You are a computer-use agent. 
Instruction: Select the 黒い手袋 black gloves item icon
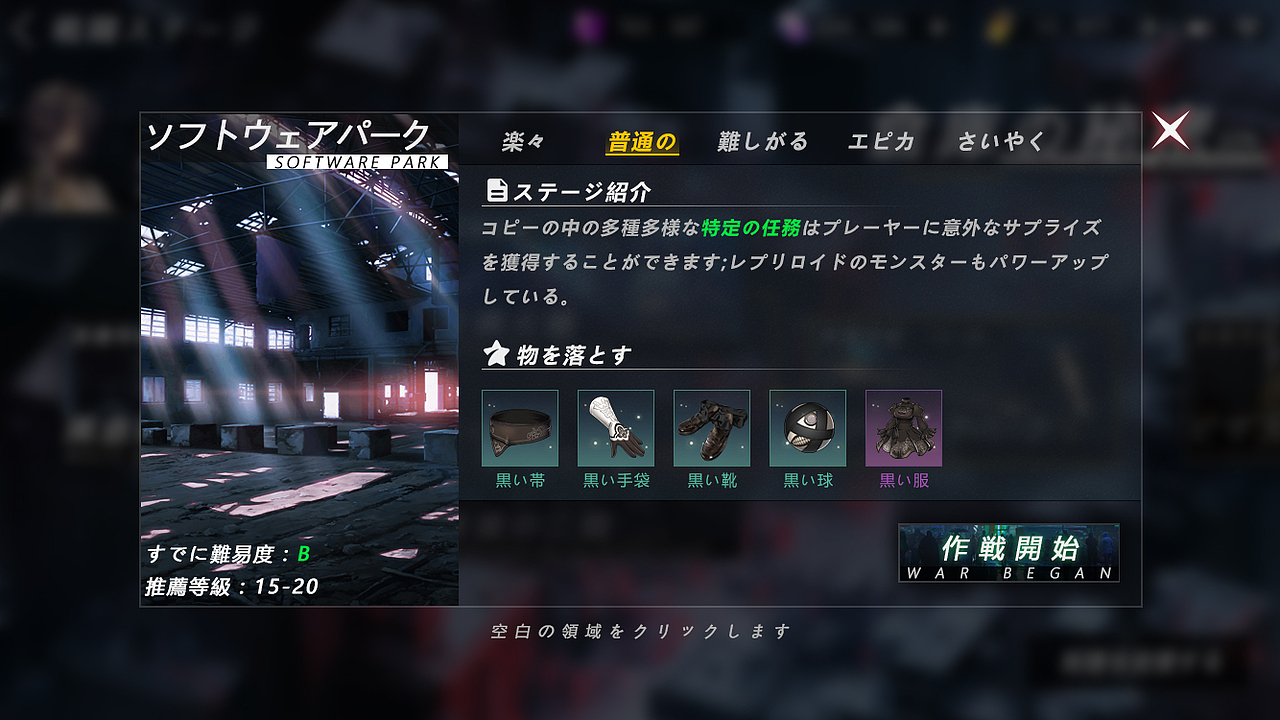pyautogui.click(x=616, y=428)
